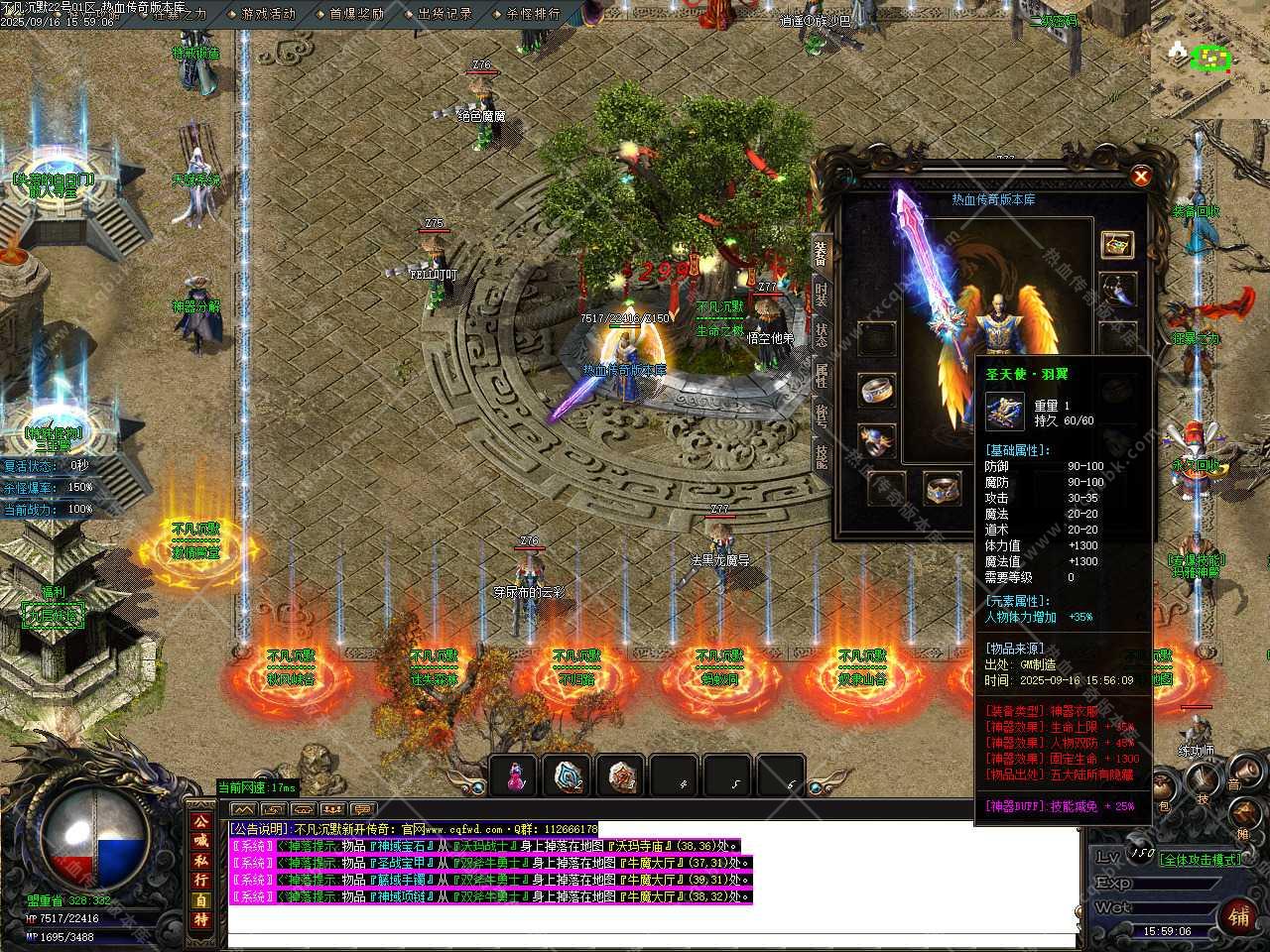The image size is (1270, 952).
Task: Use the pink potion in the hotbar
Action: (x=515, y=777)
